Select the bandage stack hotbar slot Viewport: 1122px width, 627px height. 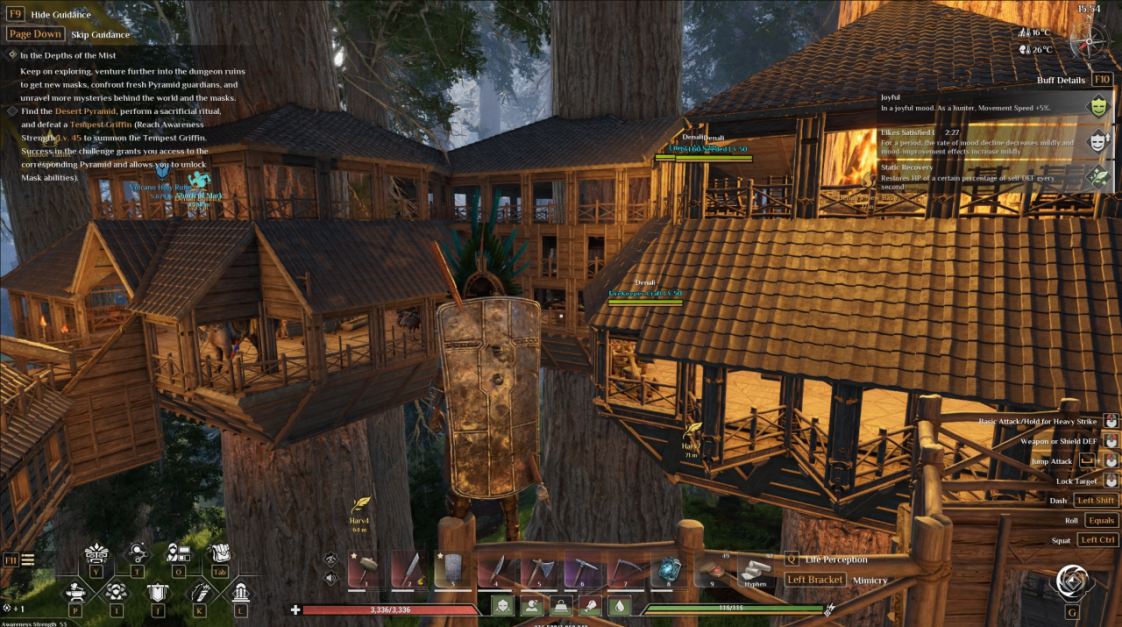pyautogui.click(x=755, y=570)
